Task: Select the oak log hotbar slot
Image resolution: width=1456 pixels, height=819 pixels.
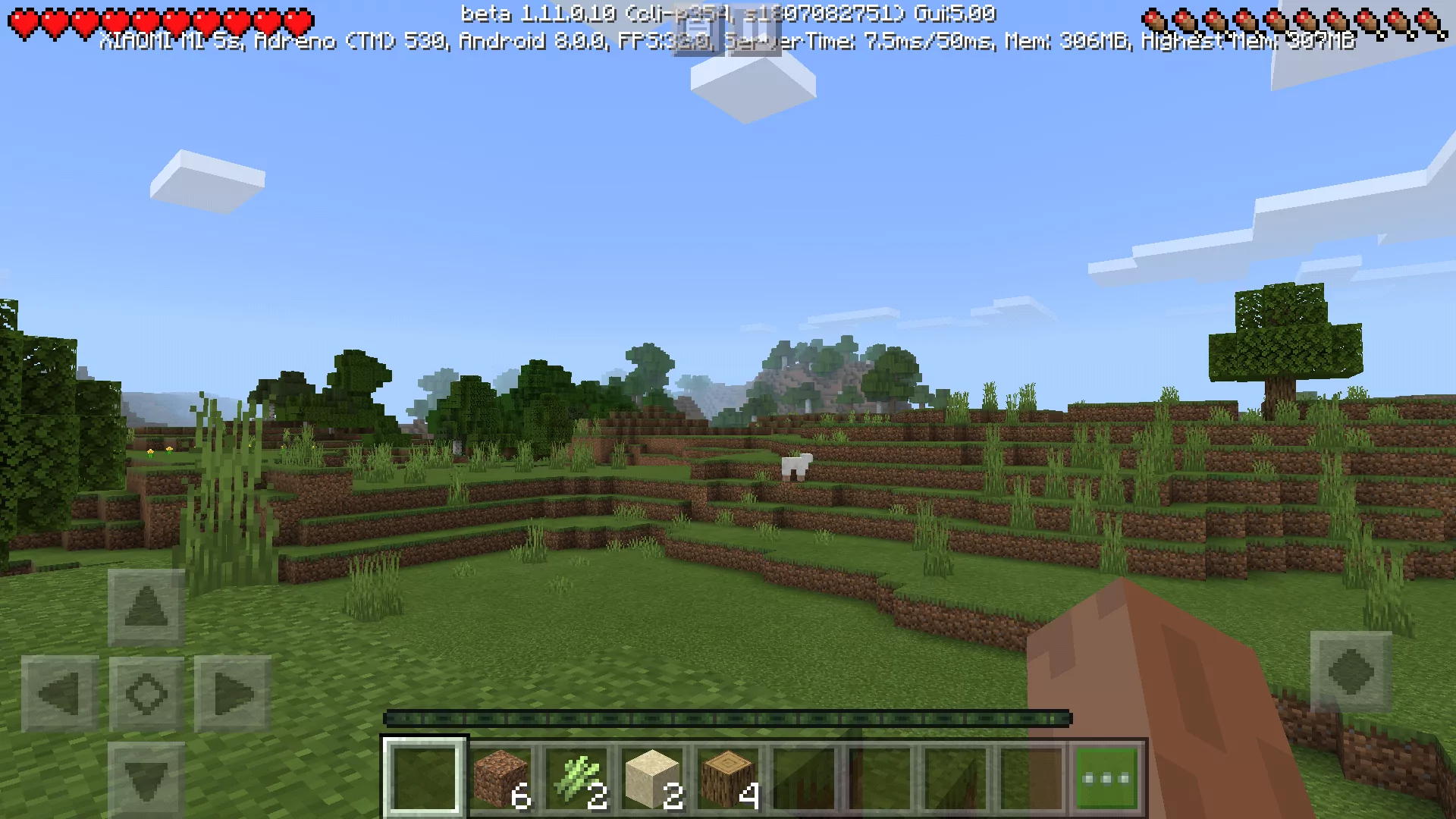Action: (x=728, y=779)
